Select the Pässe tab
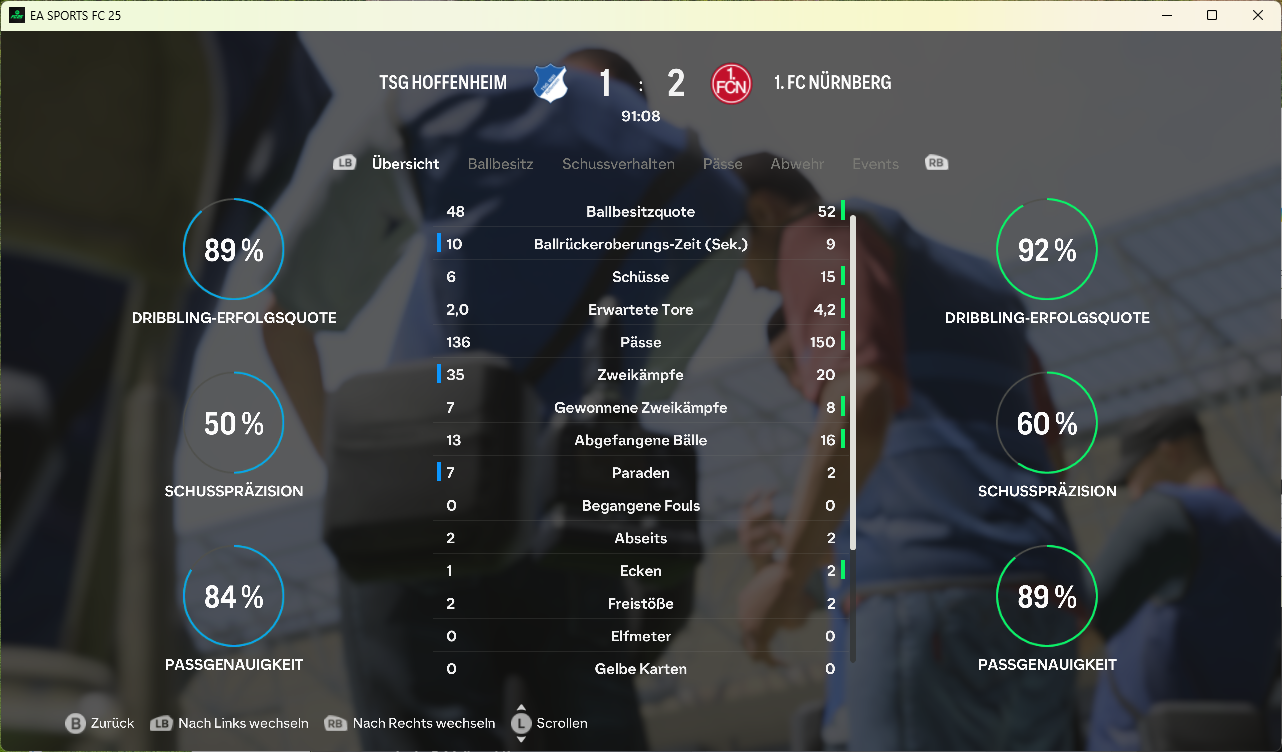1282x752 pixels. 722,164
